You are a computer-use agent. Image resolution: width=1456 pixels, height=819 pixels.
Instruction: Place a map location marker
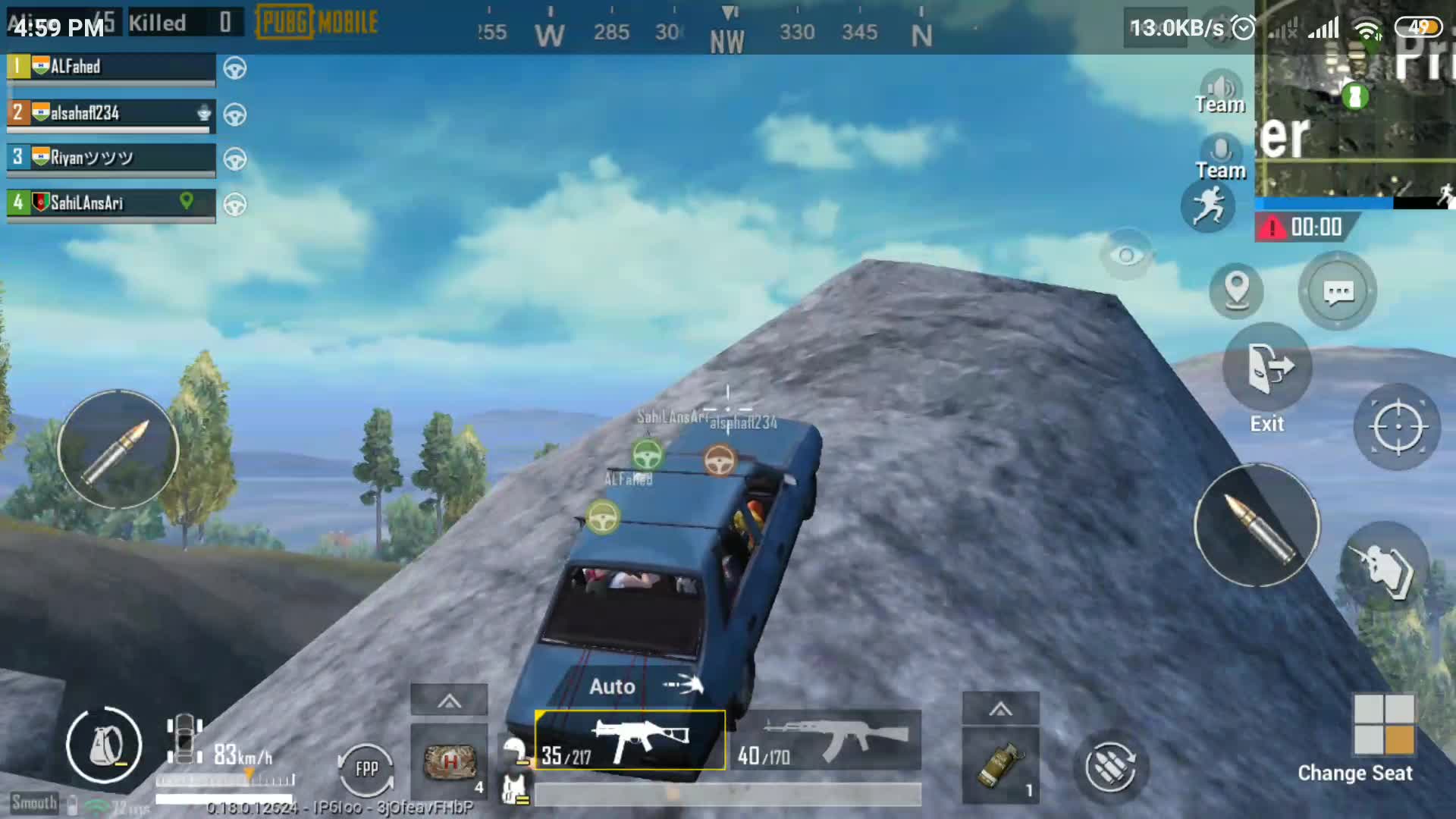(x=1236, y=290)
